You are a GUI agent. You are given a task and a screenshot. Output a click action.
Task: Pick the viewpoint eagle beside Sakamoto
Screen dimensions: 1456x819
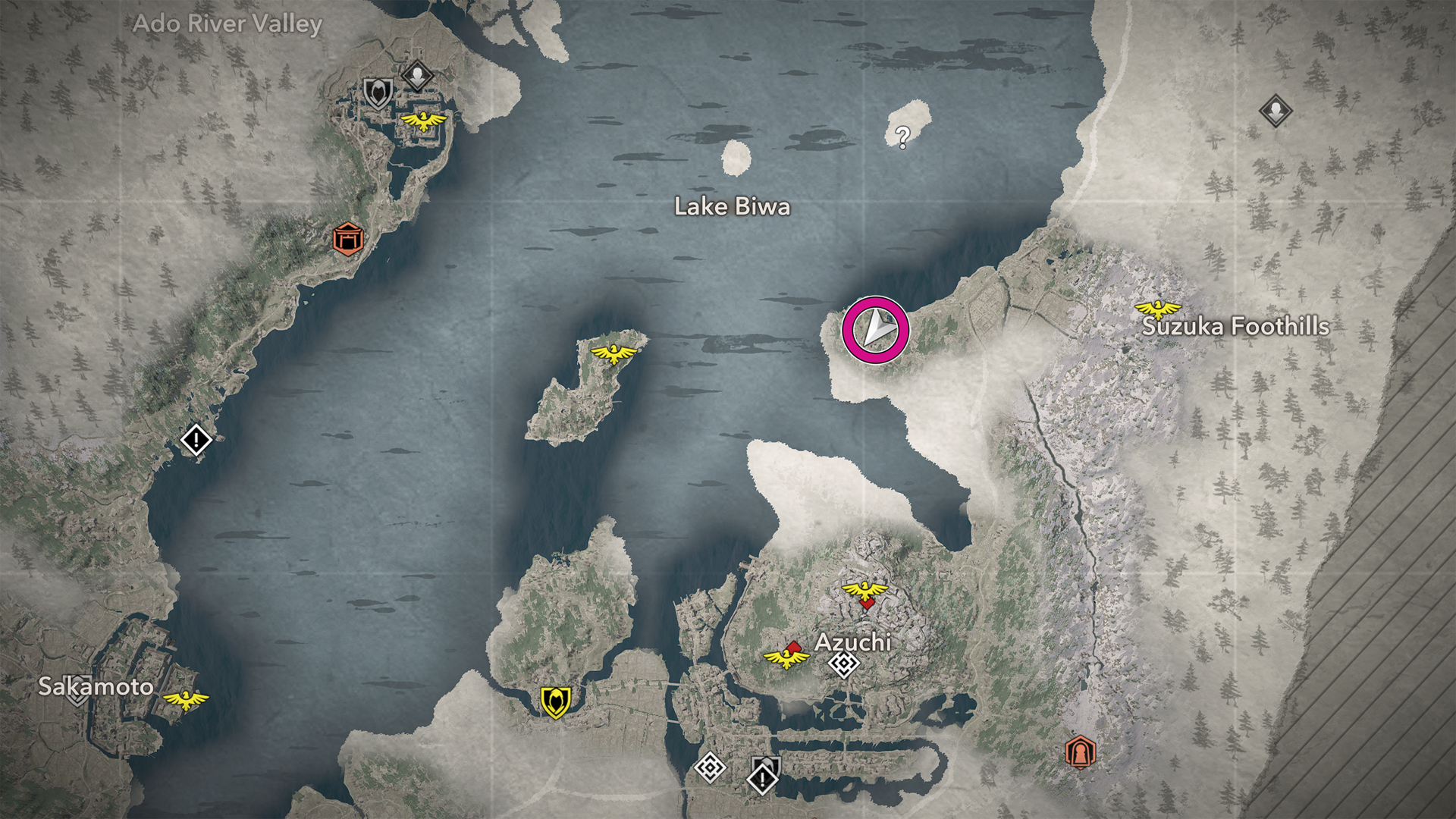pyautogui.click(x=186, y=699)
